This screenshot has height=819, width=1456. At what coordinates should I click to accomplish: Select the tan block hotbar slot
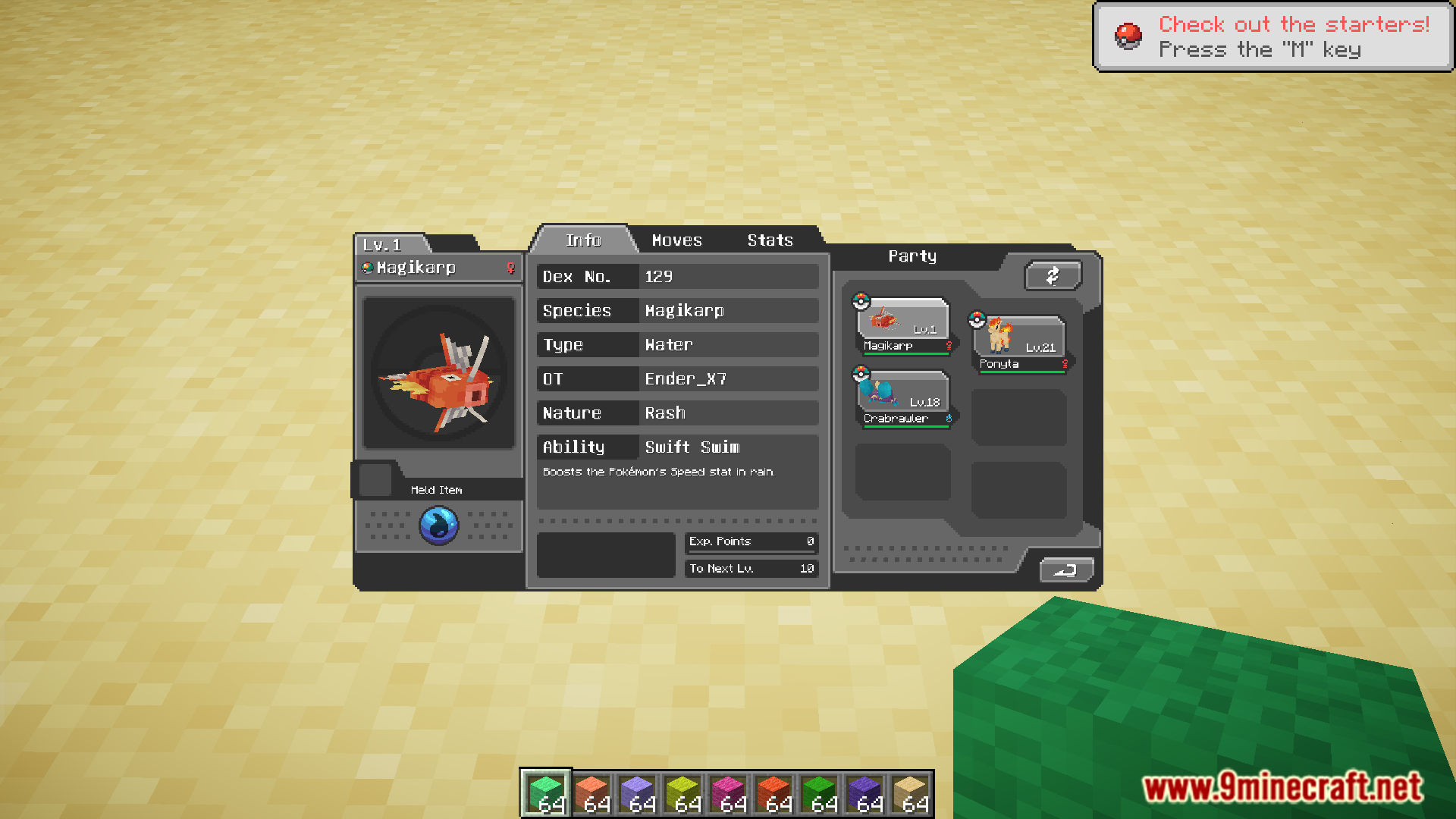tap(910, 793)
